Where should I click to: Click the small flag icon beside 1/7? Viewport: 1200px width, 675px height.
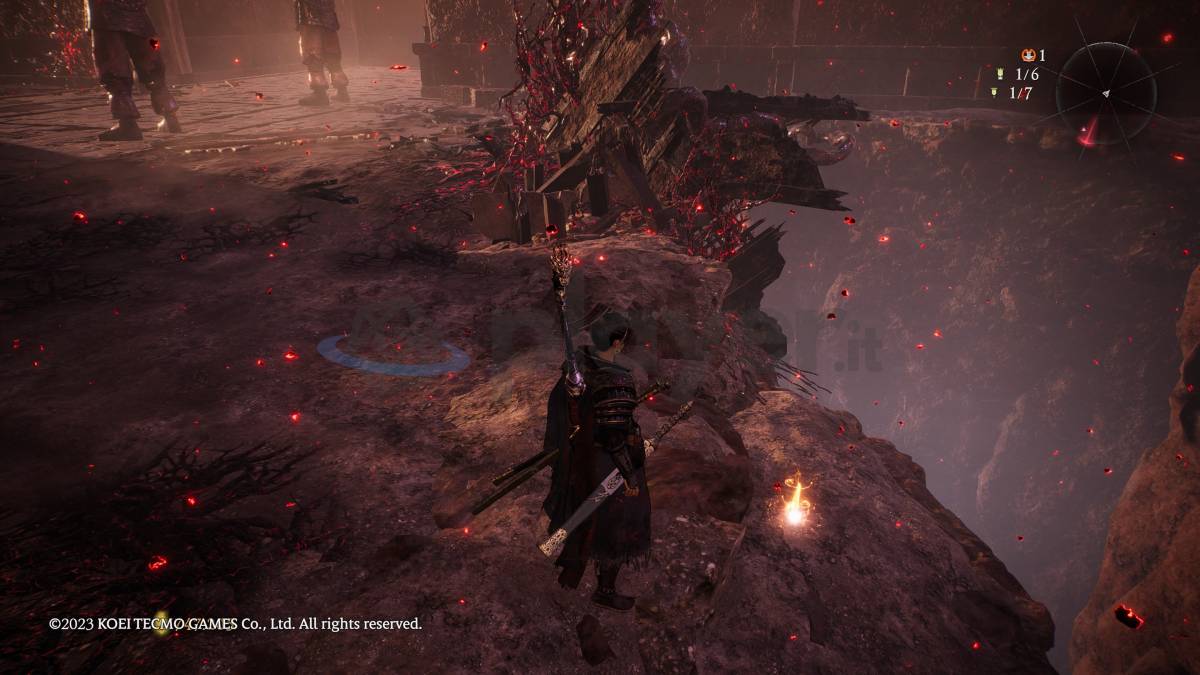(994, 93)
